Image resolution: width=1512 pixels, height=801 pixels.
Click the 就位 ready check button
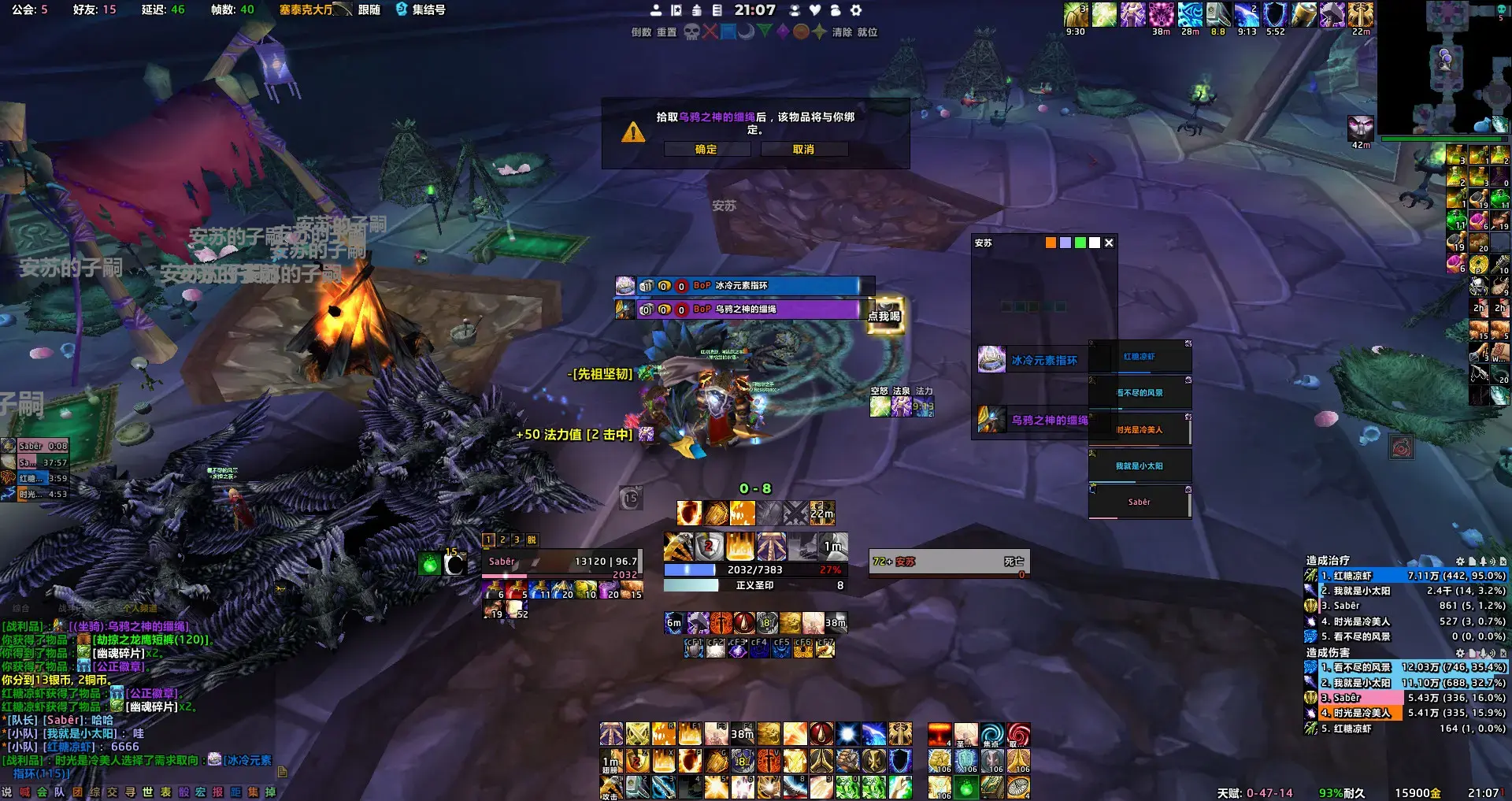tap(867, 32)
